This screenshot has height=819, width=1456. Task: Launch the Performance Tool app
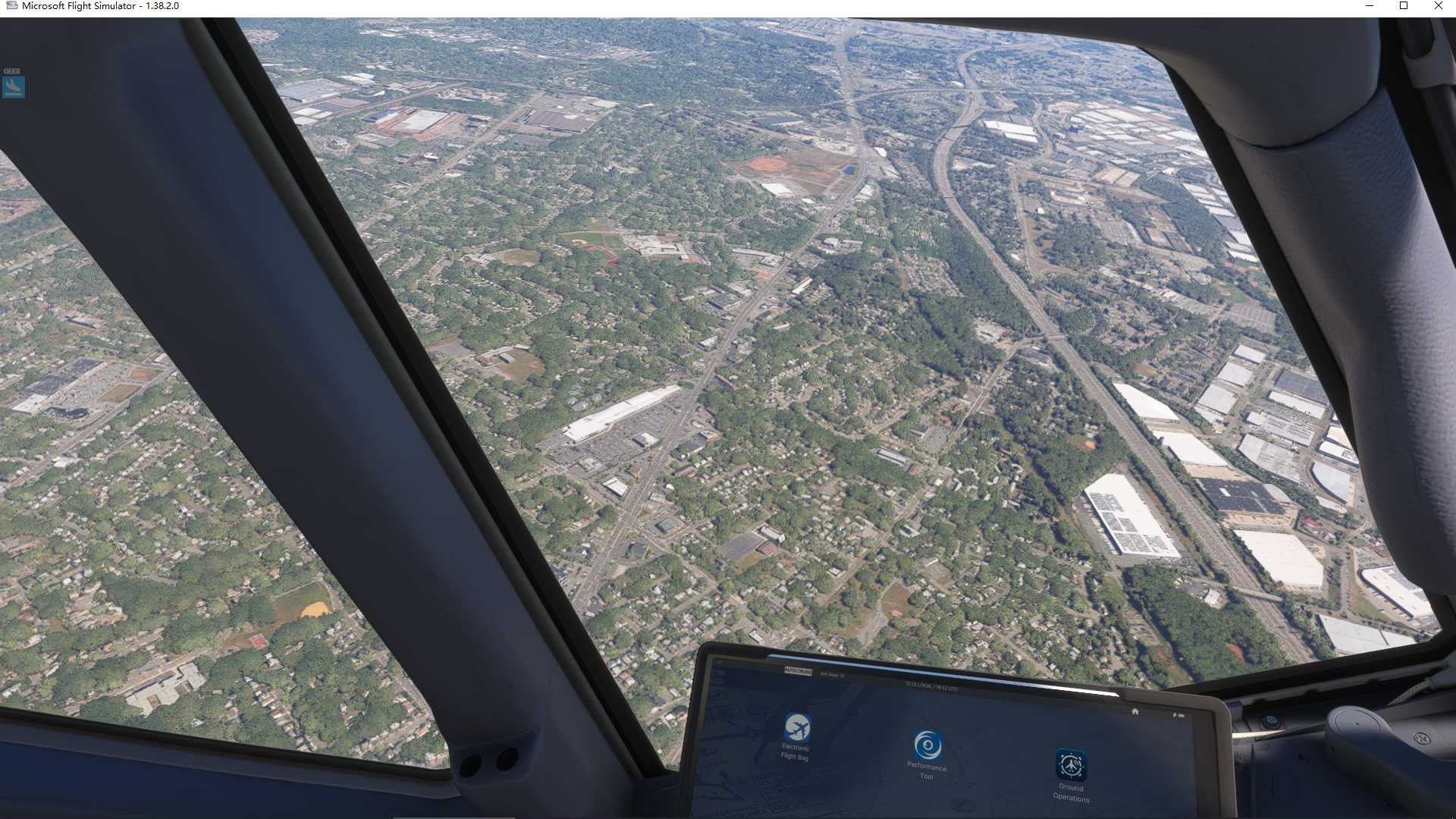(x=927, y=746)
